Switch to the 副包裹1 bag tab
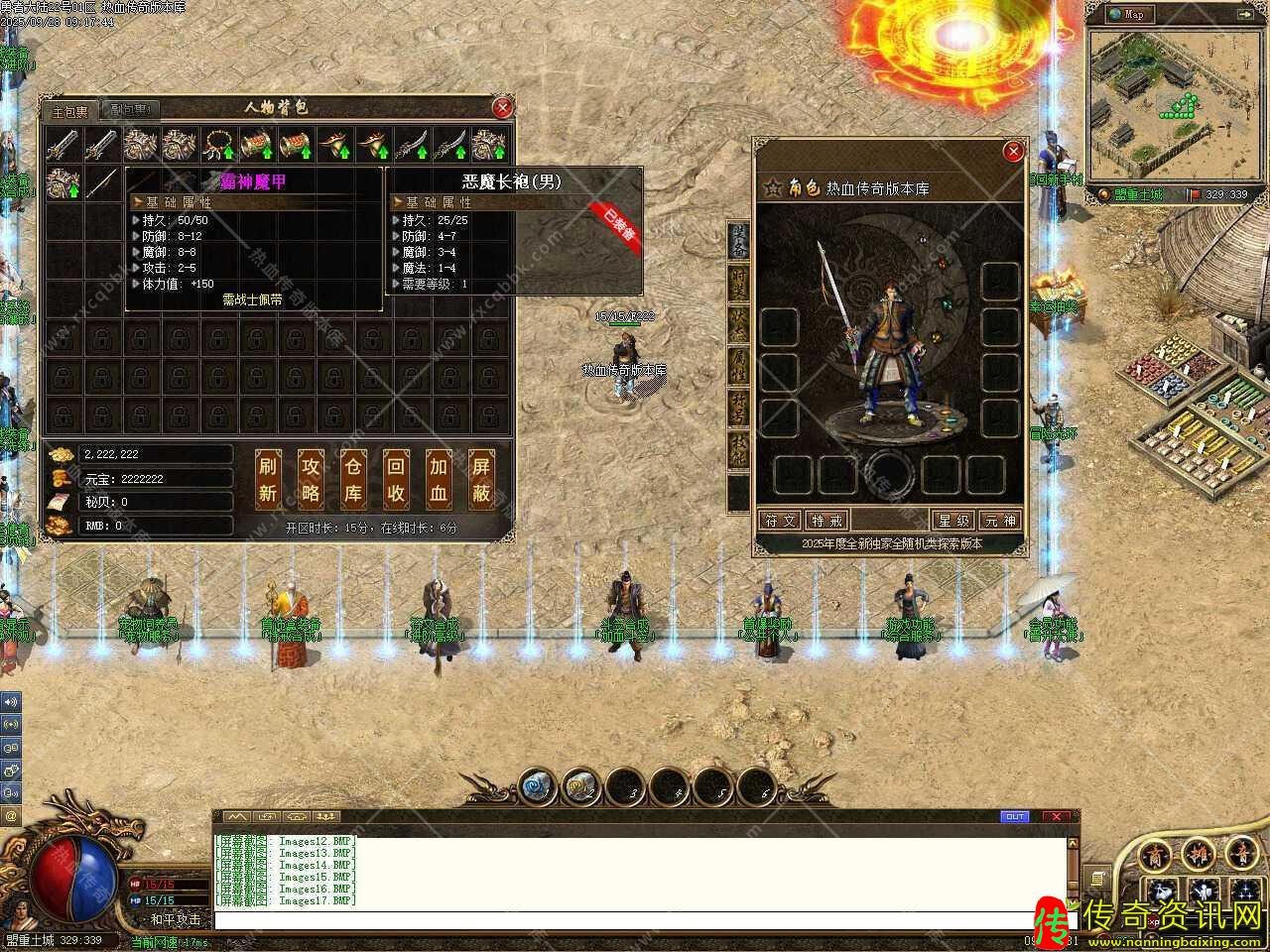The height and width of the screenshot is (952, 1270). pyautogui.click(x=130, y=111)
